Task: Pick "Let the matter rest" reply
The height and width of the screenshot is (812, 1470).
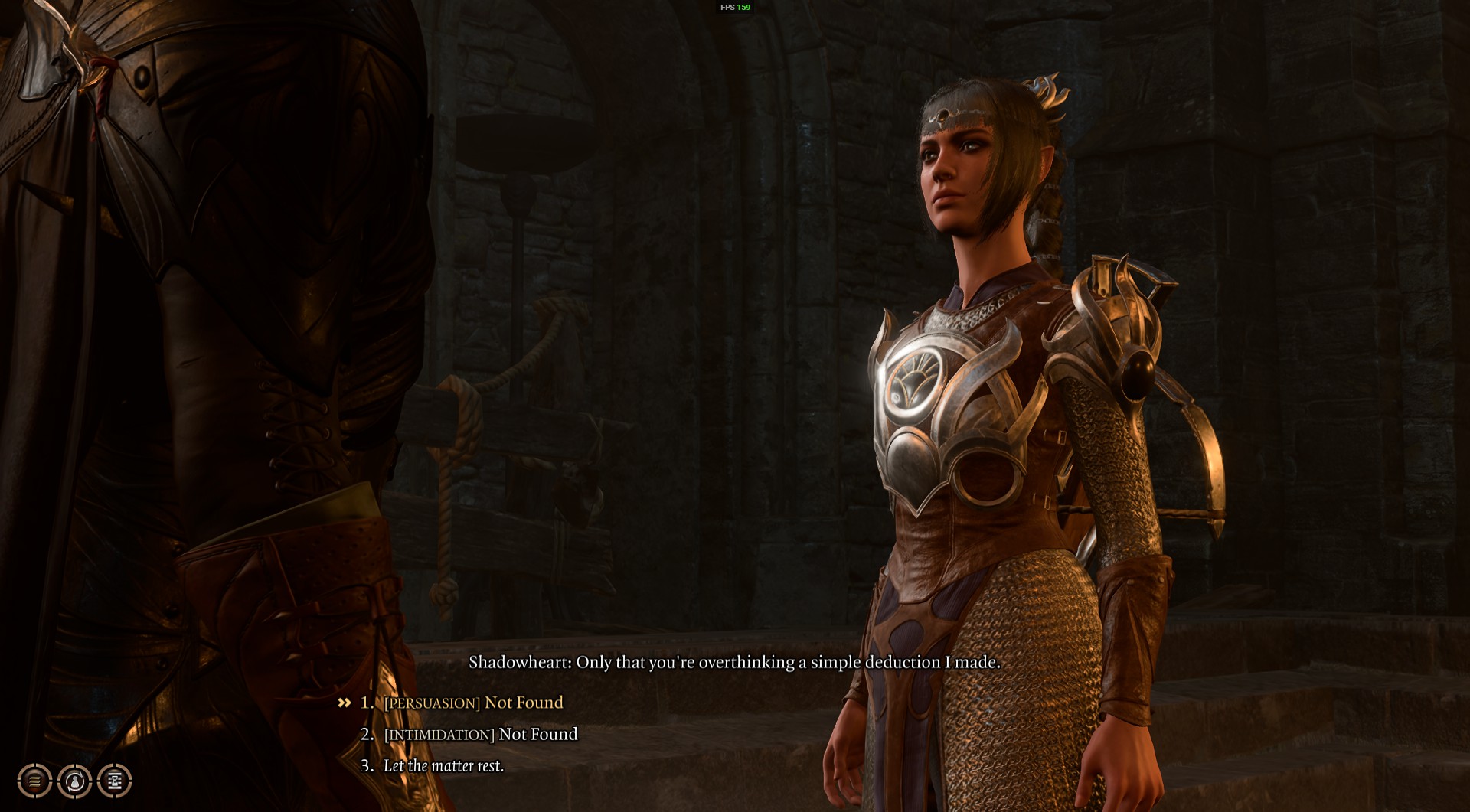Action: point(443,765)
